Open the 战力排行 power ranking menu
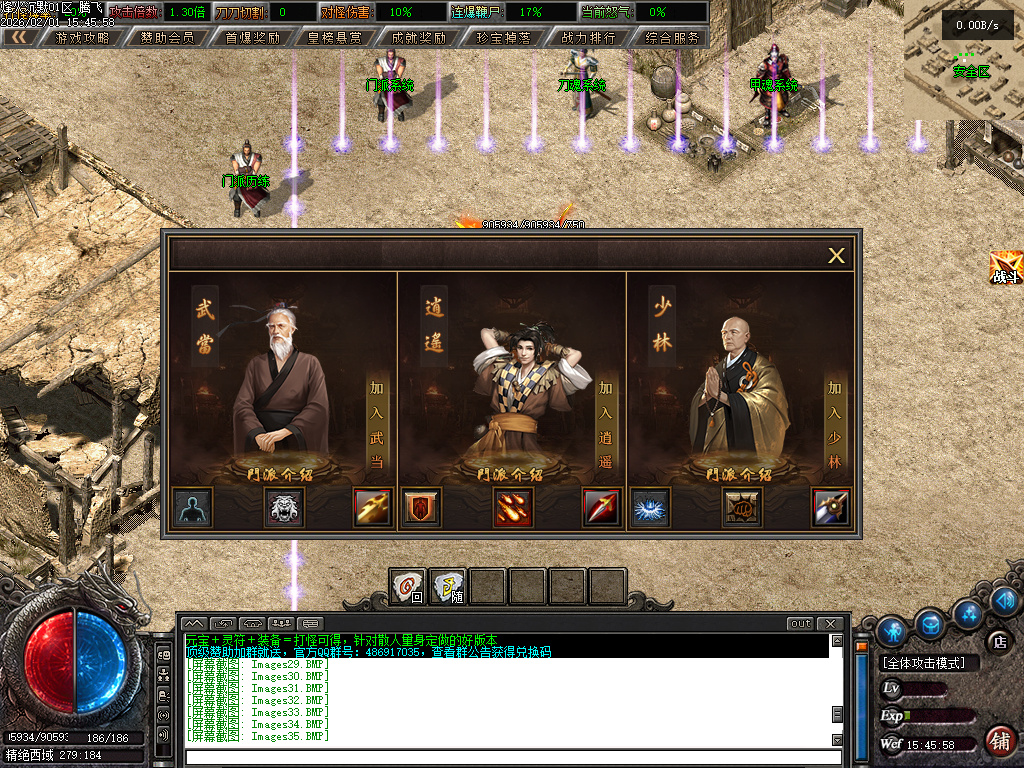1024x768 pixels. (588, 38)
